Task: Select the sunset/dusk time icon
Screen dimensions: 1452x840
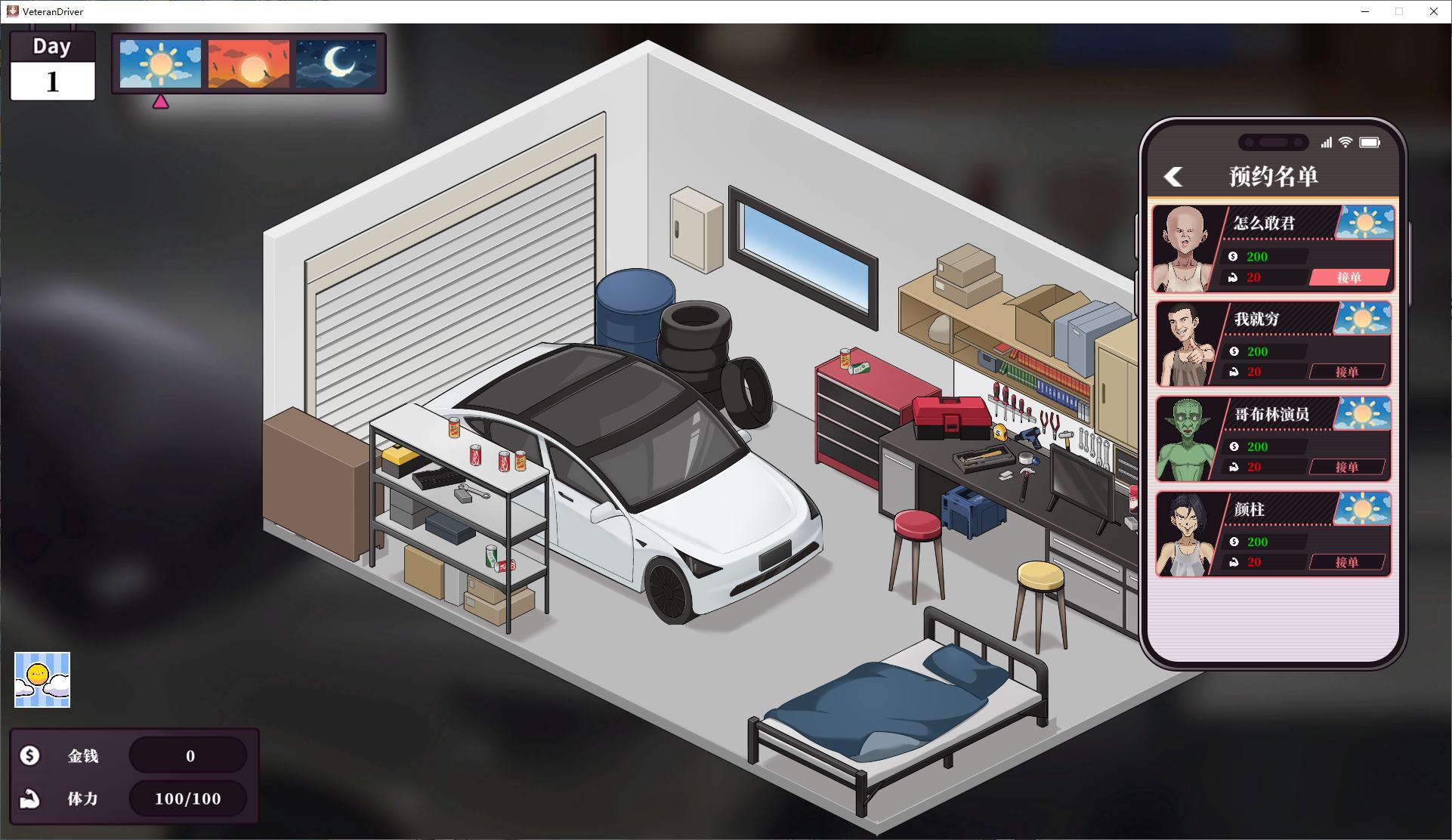Action: [x=248, y=65]
